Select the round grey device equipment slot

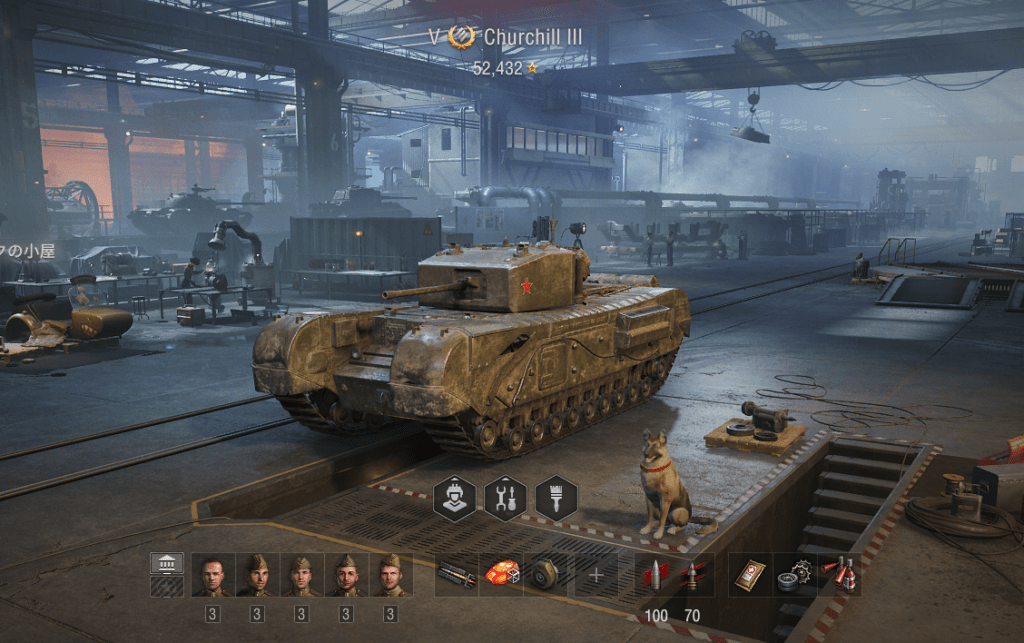(544, 575)
